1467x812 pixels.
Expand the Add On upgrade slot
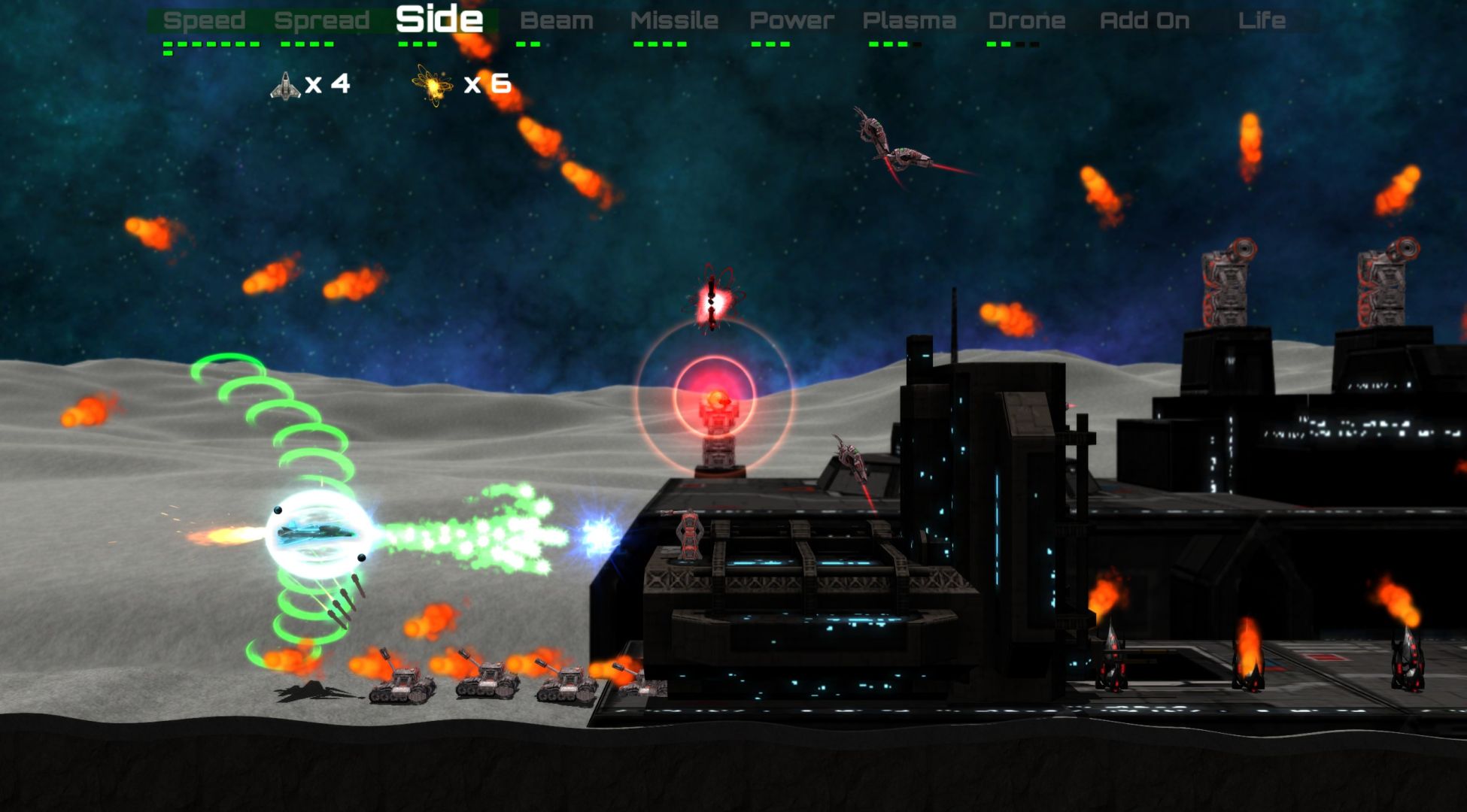[1142, 20]
